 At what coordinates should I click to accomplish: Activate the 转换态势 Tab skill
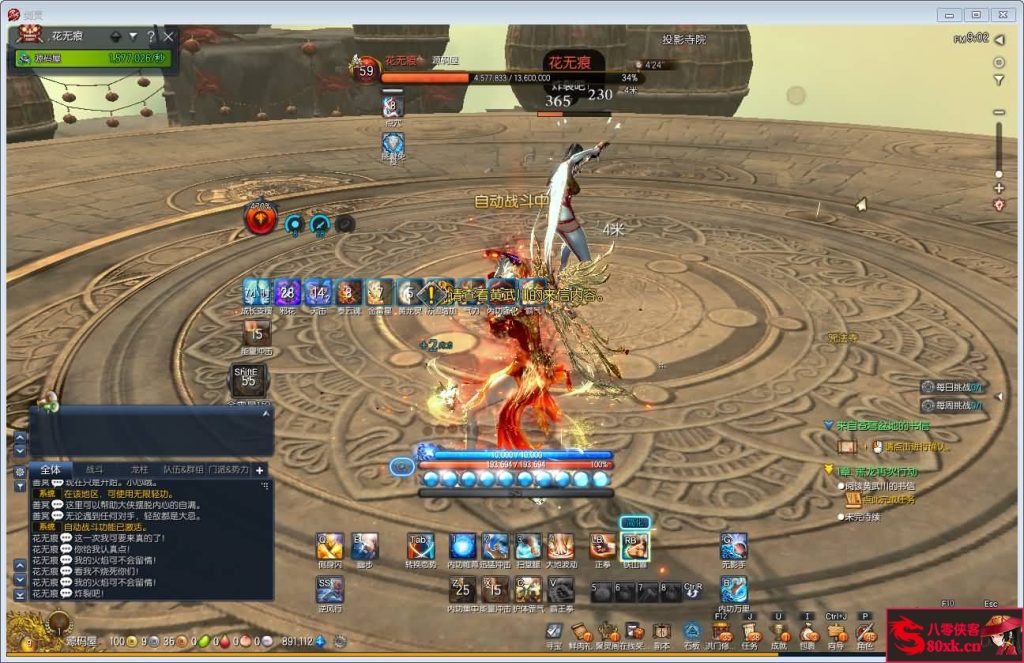pos(420,547)
